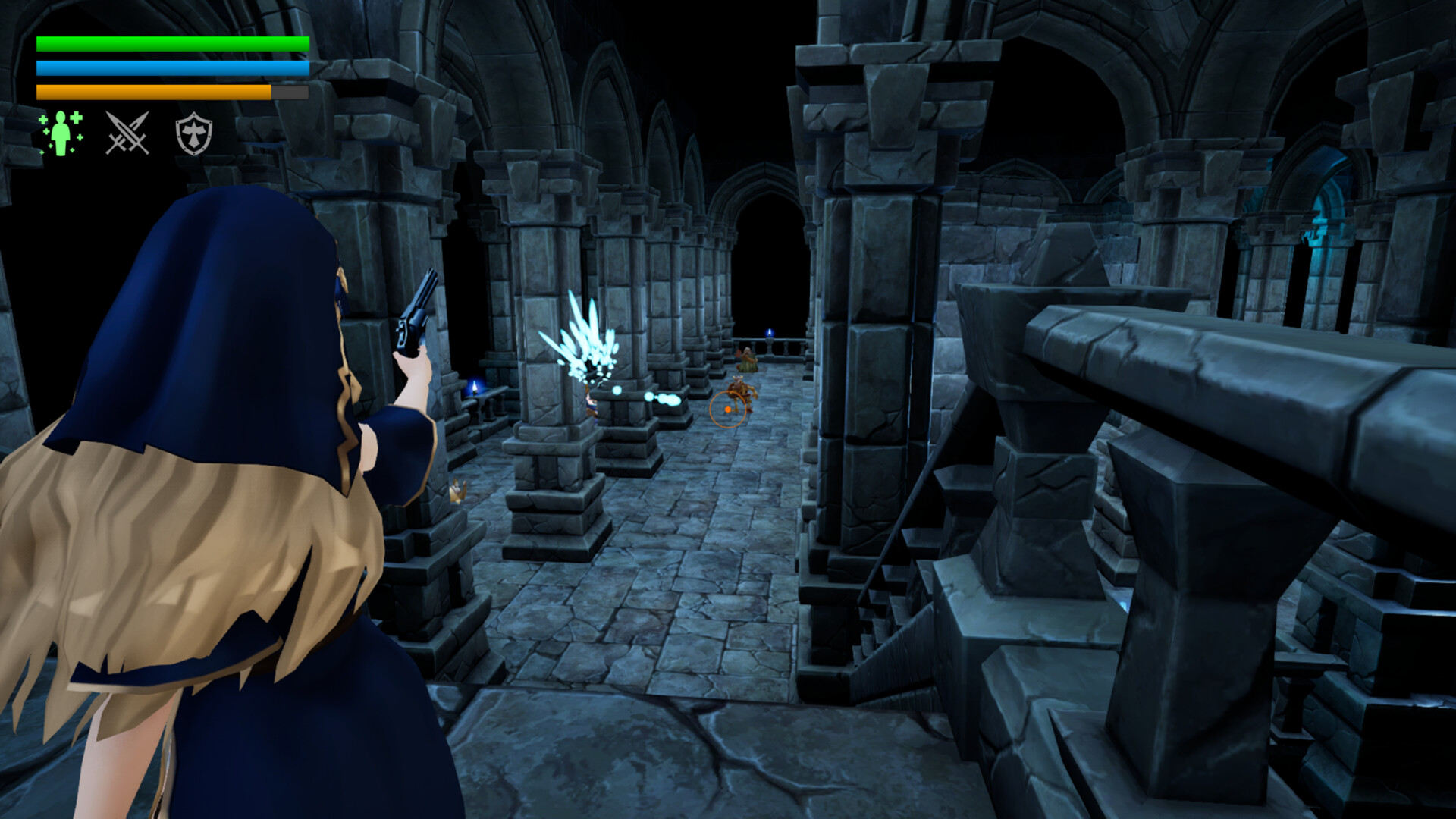Image resolution: width=1456 pixels, height=819 pixels.
Task: Click the blue mana bar
Action: tap(171, 68)
